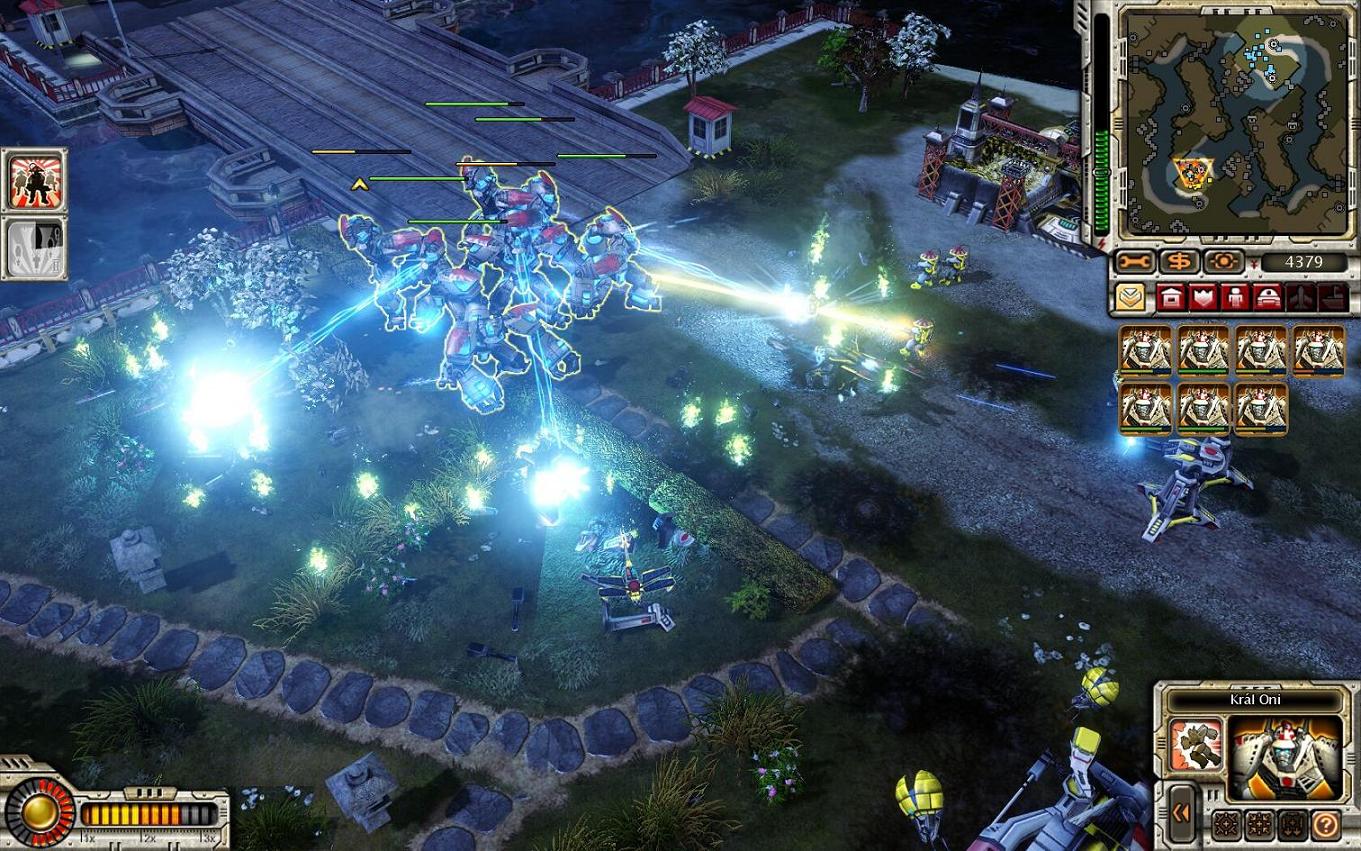Viewport: 1361px width, 851px height.
Task: Select the vehicles production tab
Action: (x=1268, y=298)
